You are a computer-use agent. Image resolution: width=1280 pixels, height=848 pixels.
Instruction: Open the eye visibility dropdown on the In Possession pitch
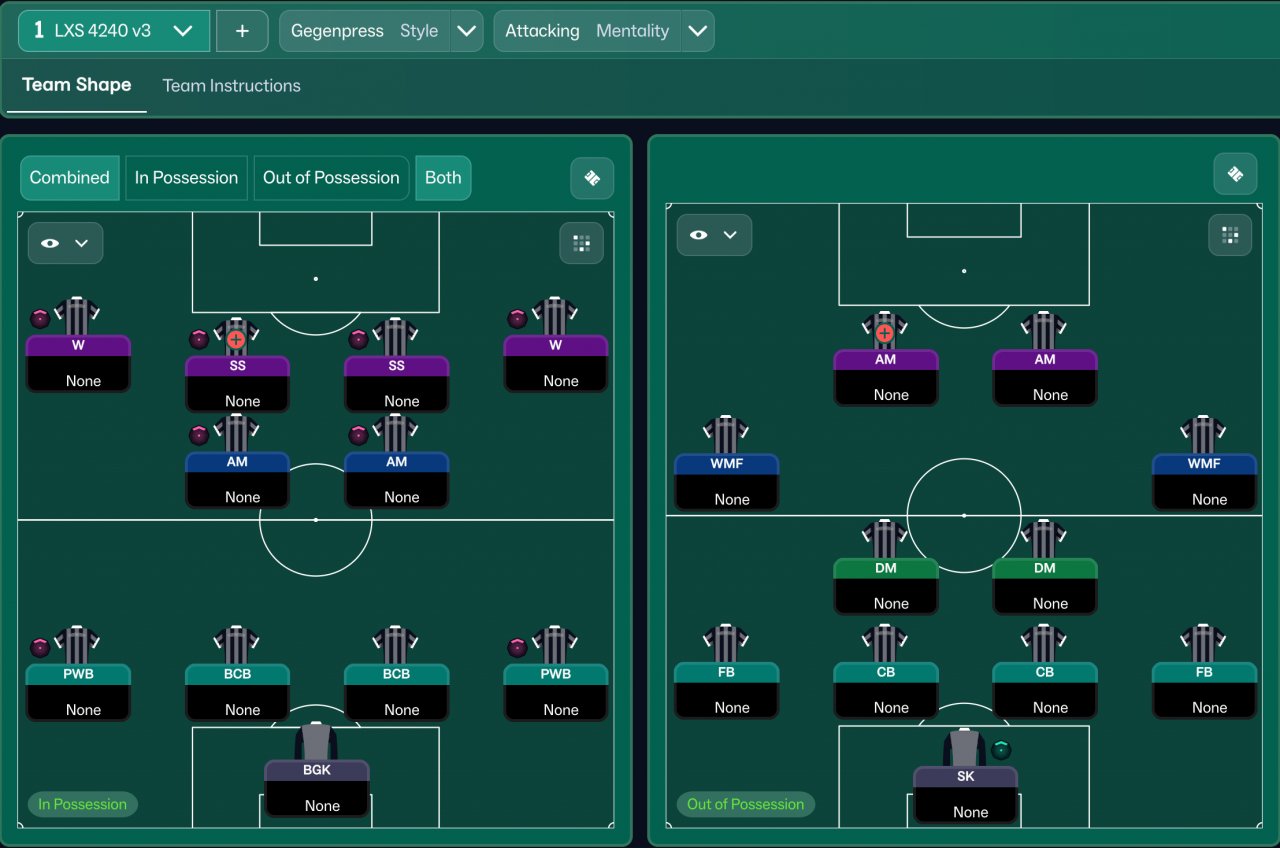65,243
